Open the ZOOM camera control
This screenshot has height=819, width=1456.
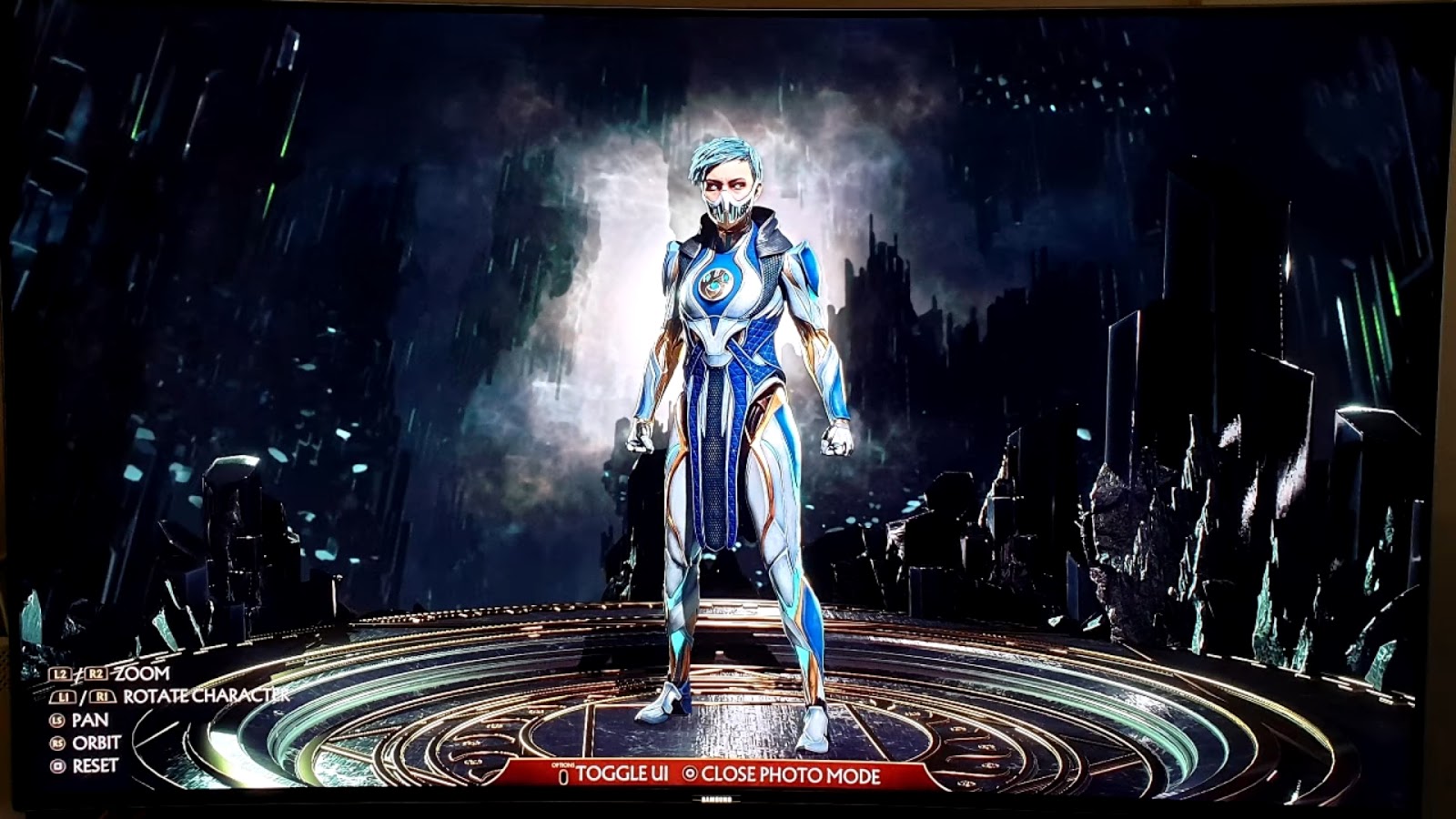140,673
